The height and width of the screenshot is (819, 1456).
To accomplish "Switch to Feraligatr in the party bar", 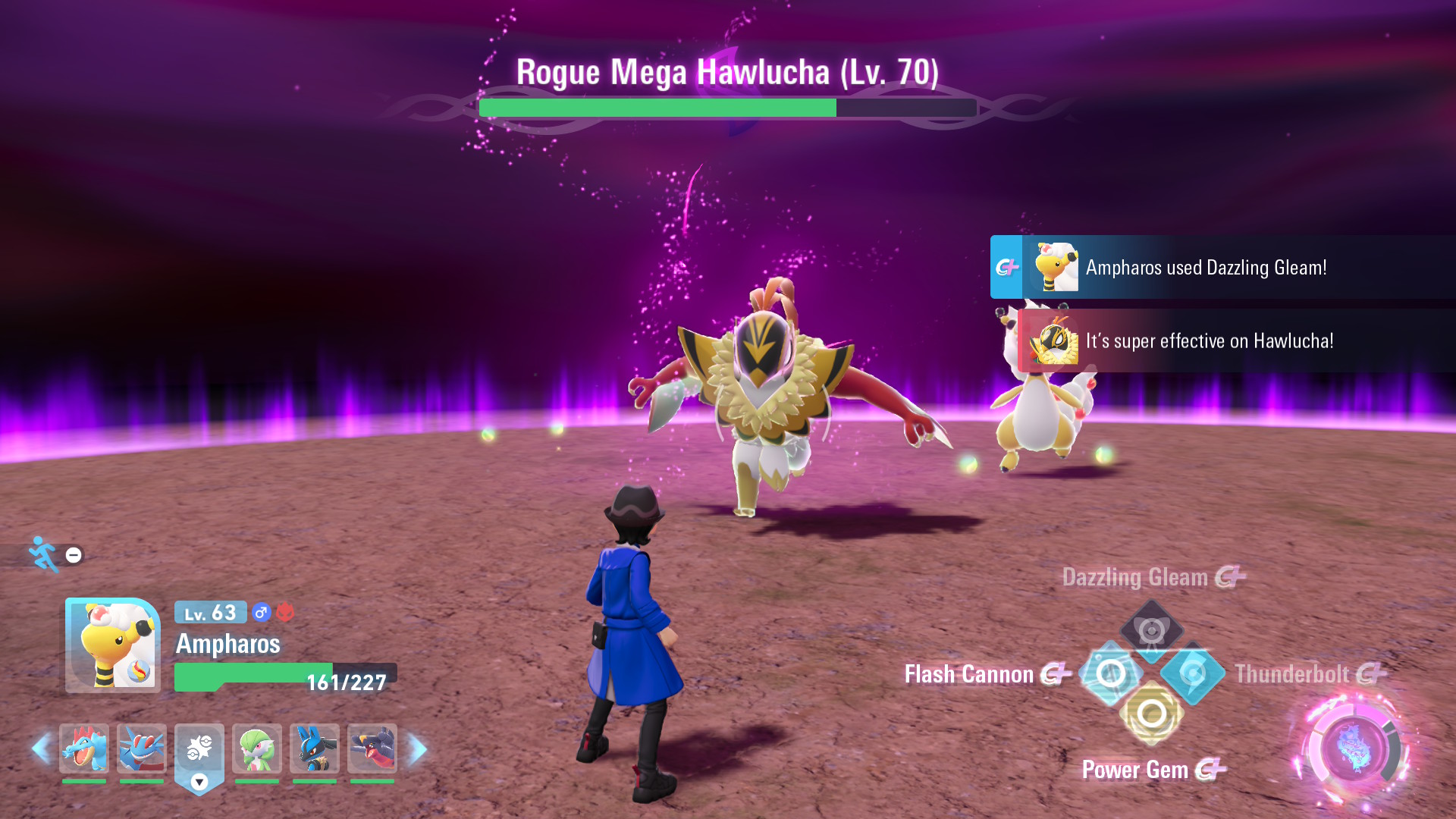I will pos(84,748).
